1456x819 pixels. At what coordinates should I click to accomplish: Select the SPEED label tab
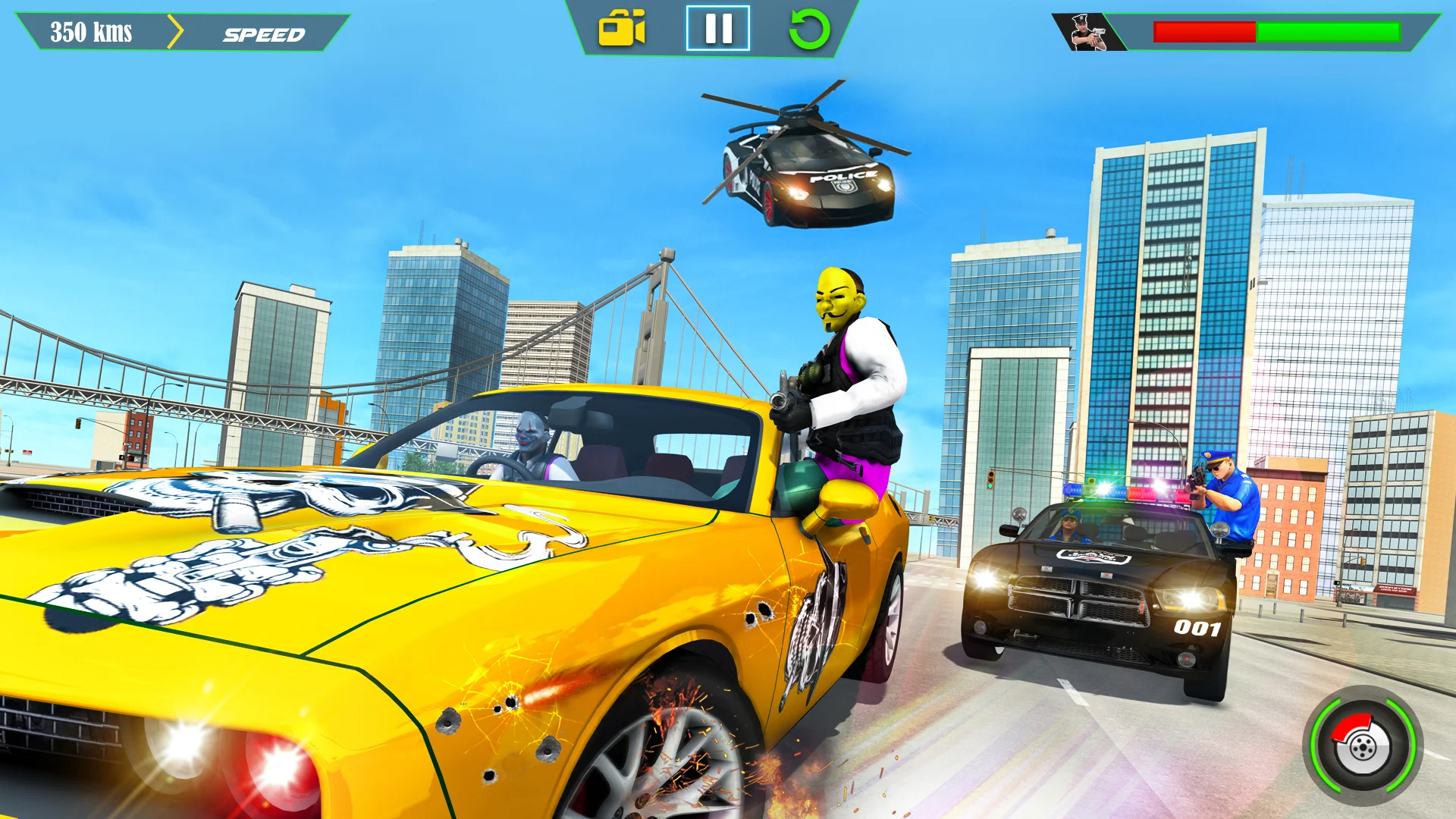(x=262, y=33)
